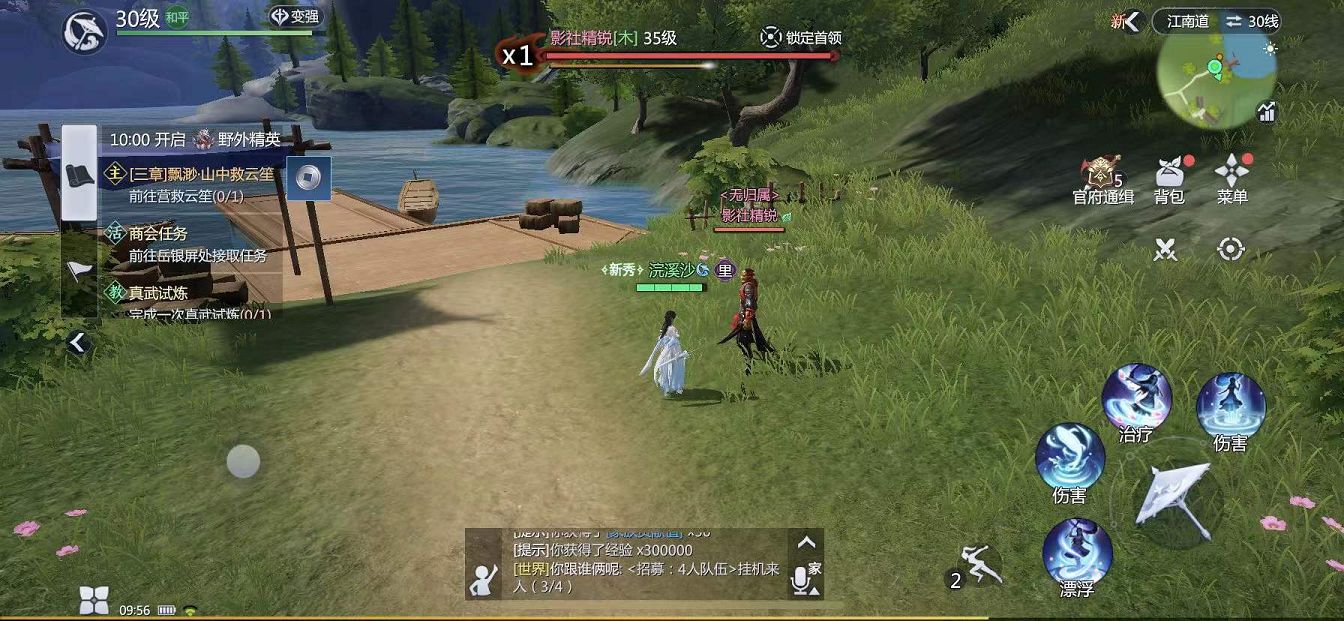Click the target lock crosshair icon

pyautogui.click(x=1231, y=249)
